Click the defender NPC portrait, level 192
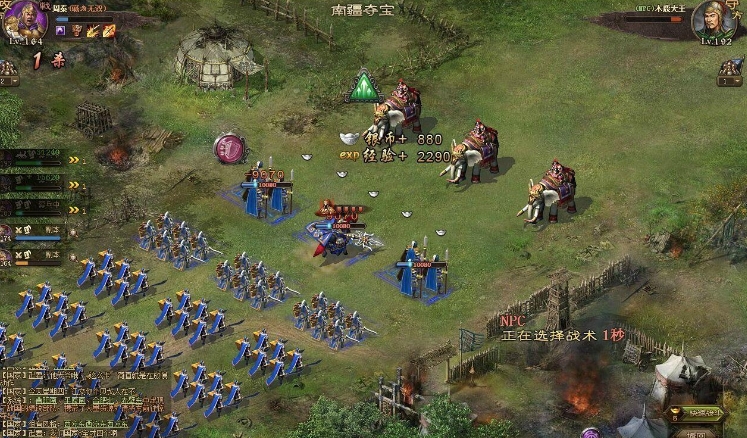747x438 pixels. (713, 20)
